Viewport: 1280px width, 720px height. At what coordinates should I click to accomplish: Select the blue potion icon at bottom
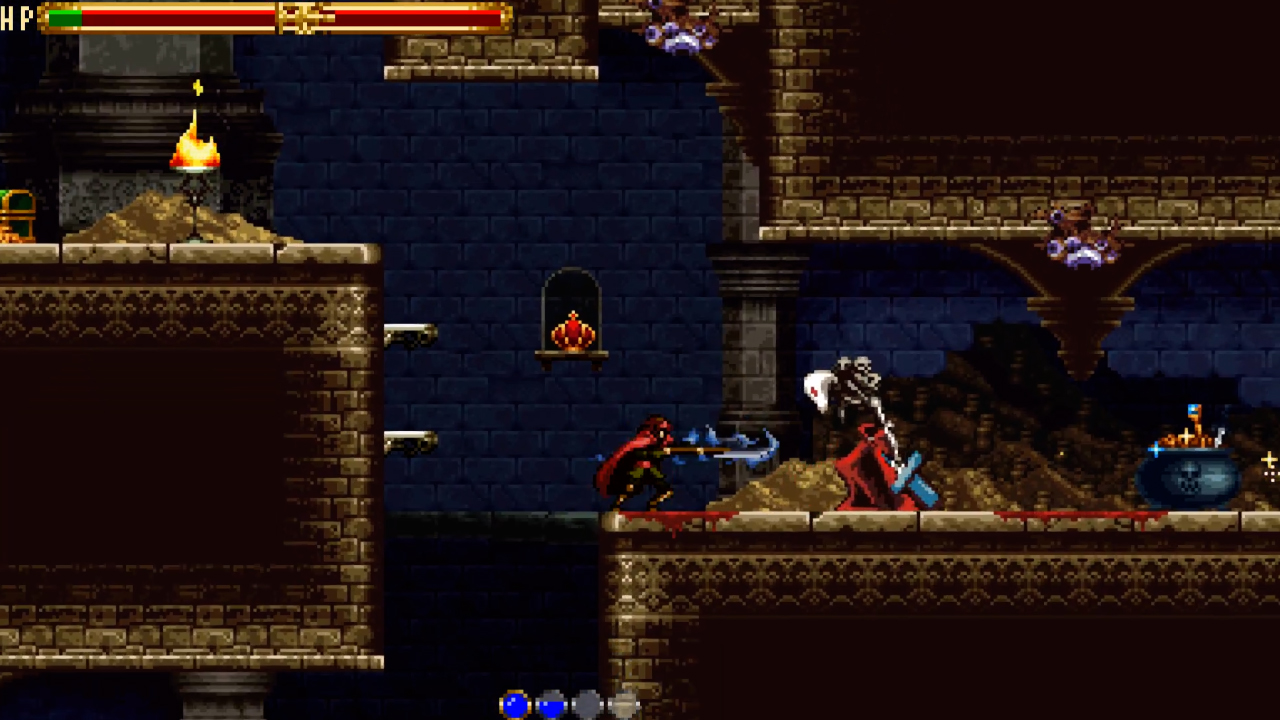click(551, 705)
